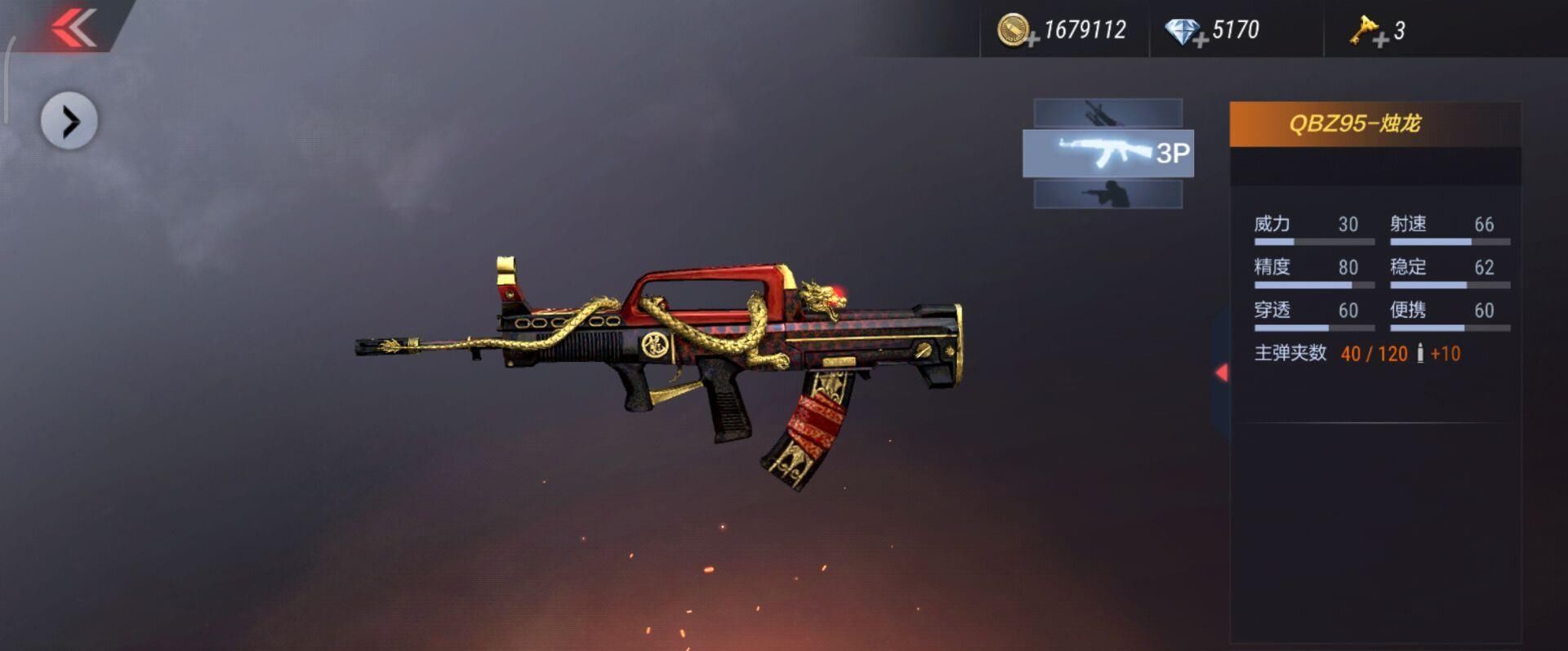Select the 3P weapon view option
This screenshot has width=1568, height=651.
(1108, 154)
